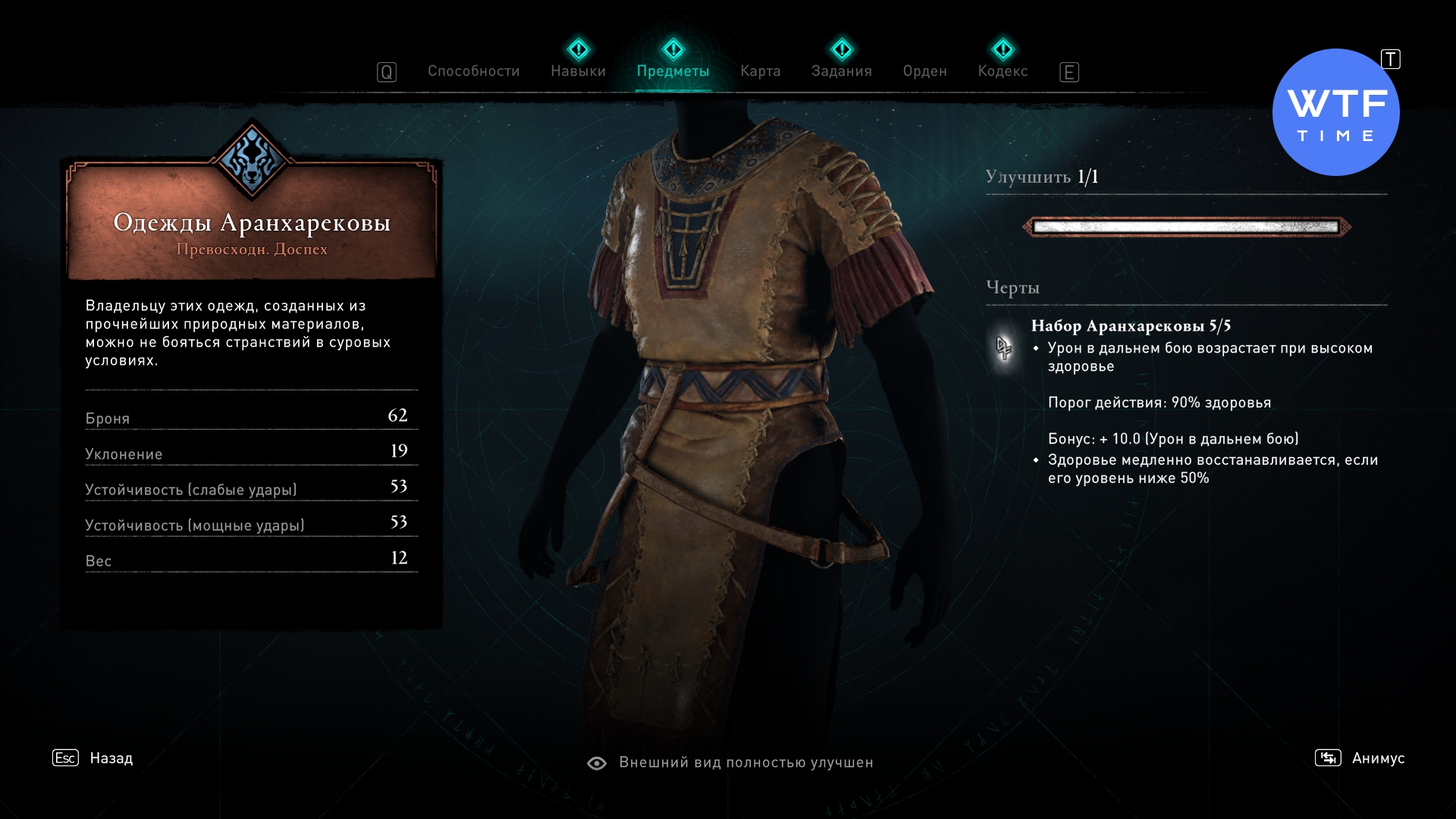Open the Кодекс tab
The width and height of the screenshot is (1456, 819).
point(1003,71)
